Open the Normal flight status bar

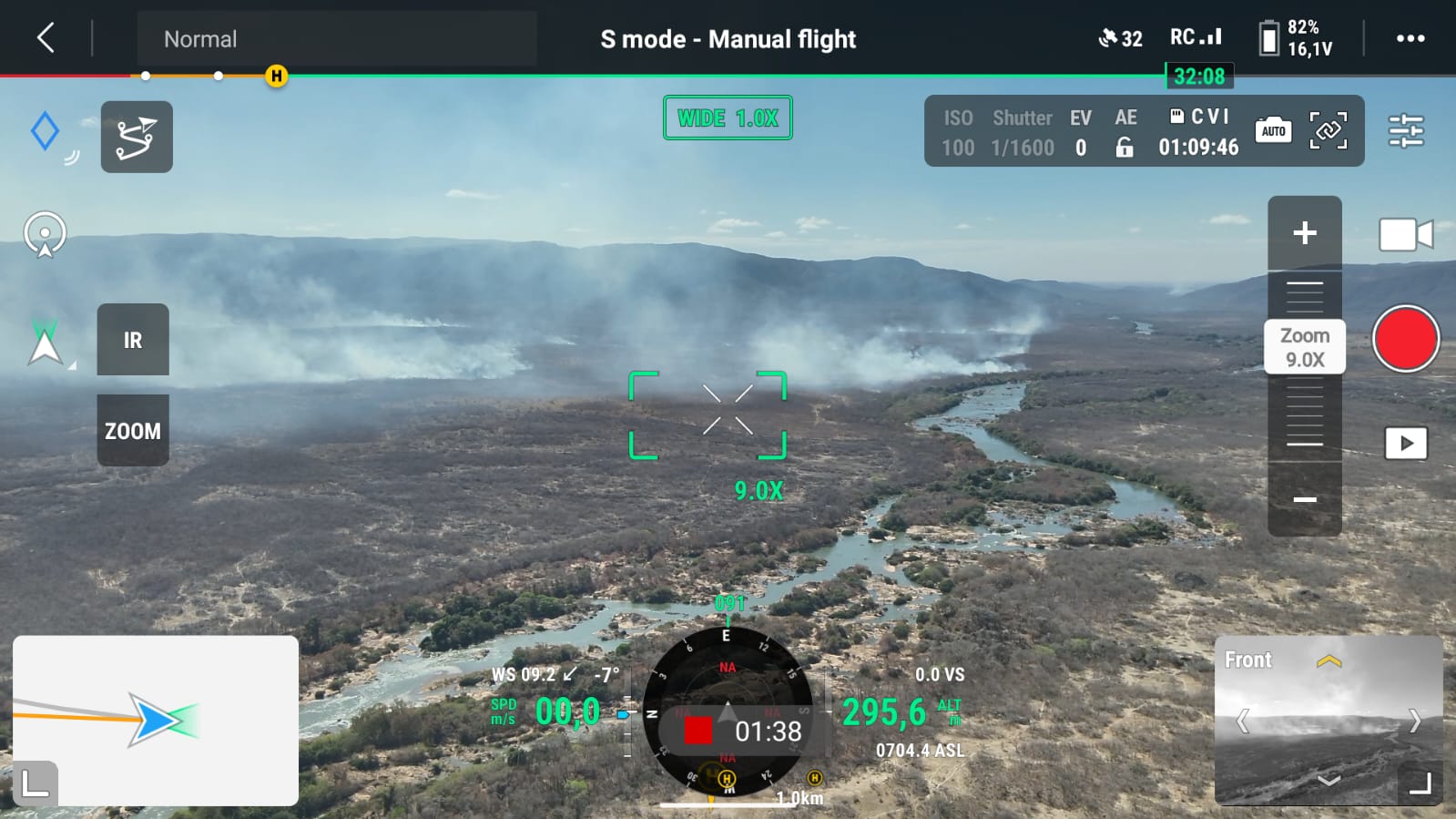tap(336, 39)
